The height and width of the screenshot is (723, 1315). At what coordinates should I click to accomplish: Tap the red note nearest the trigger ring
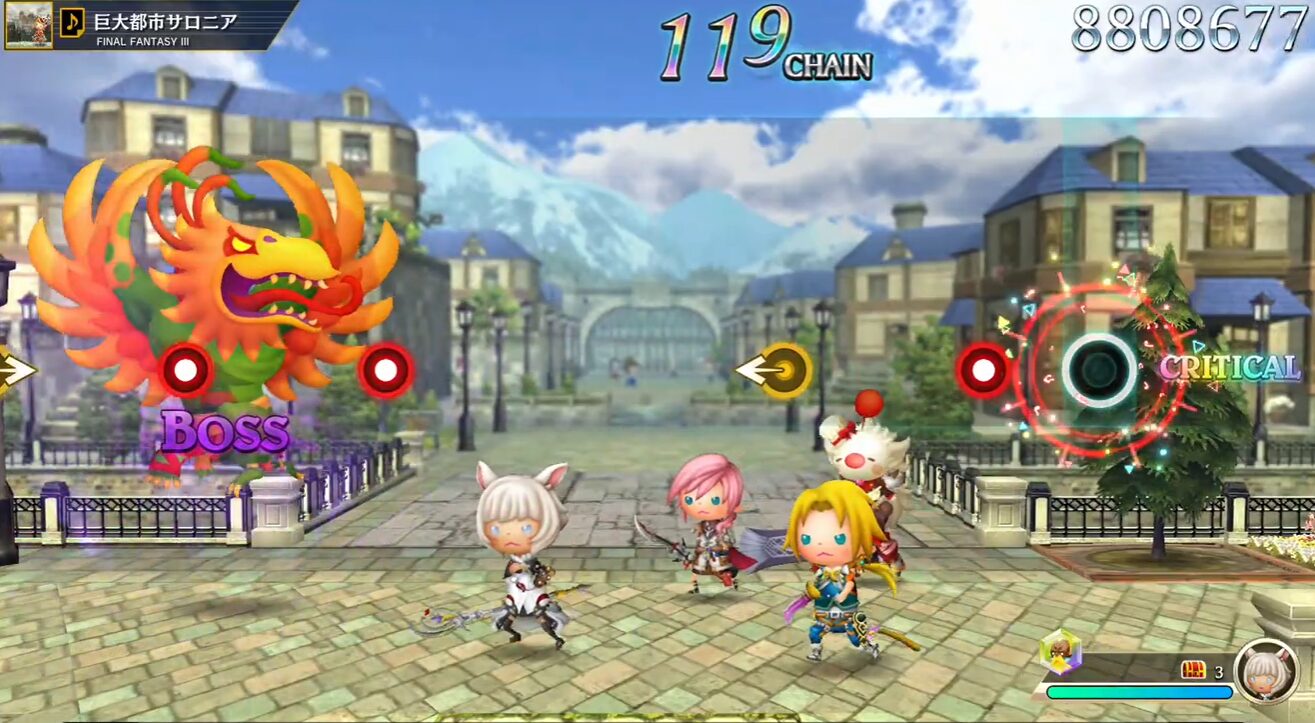(x=982, y=370)
